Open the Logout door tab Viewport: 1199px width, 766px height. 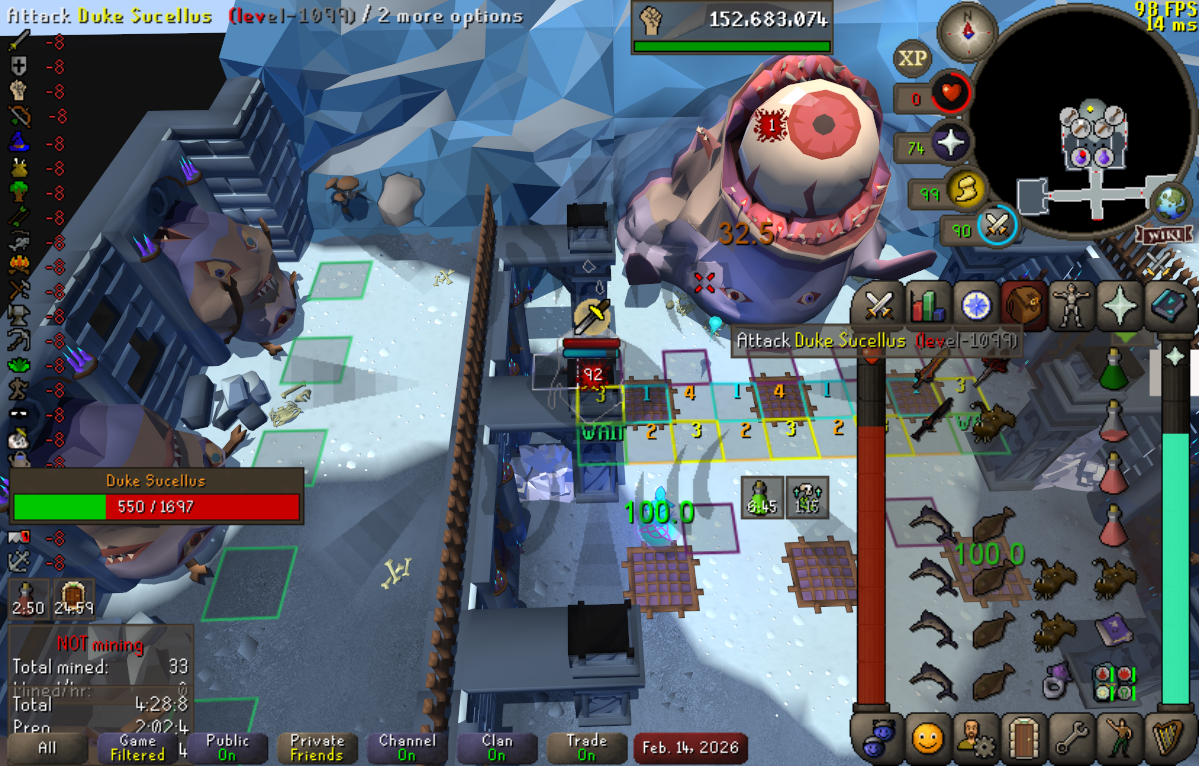click(x=1022, y=738)
